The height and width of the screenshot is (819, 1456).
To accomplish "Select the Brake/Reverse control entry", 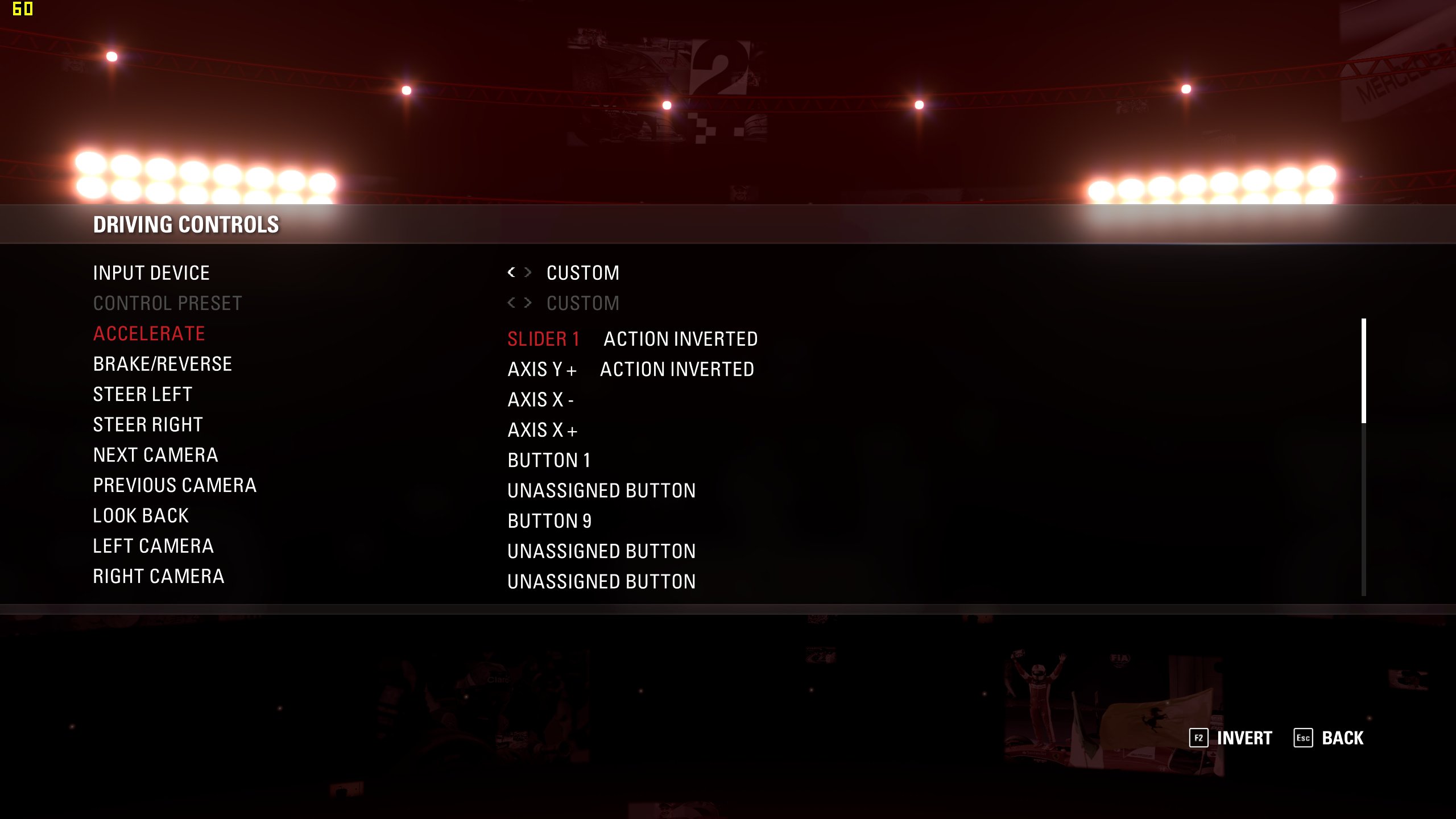I will (x=163, y=364).
